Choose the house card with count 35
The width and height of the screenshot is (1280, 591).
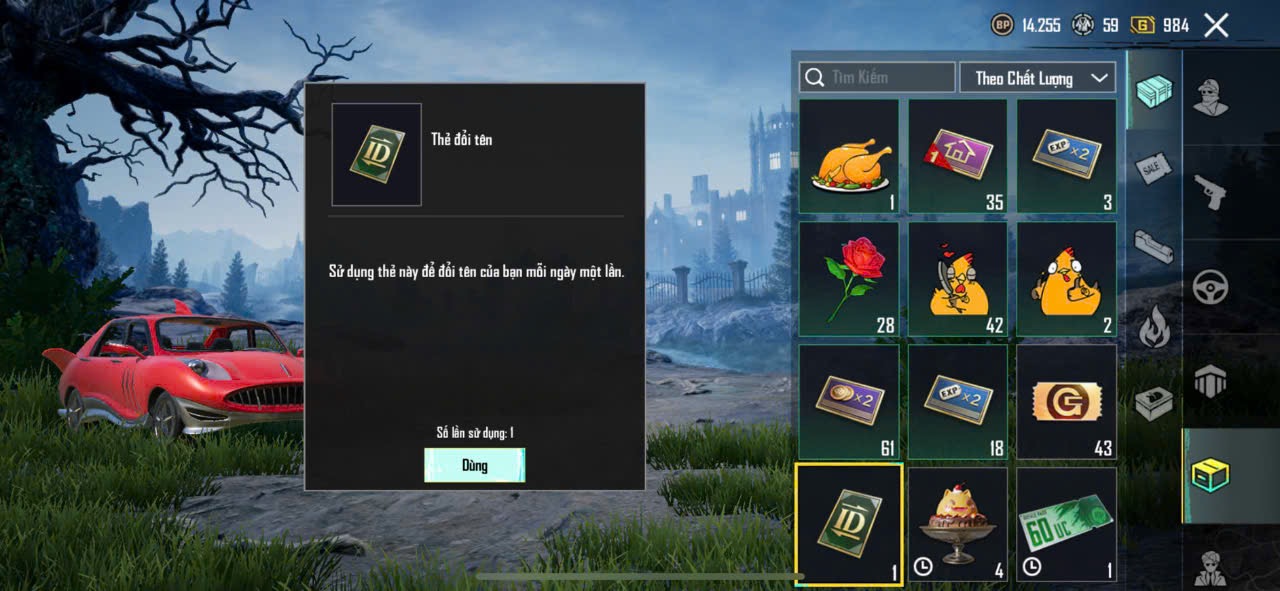pos(958,157)
